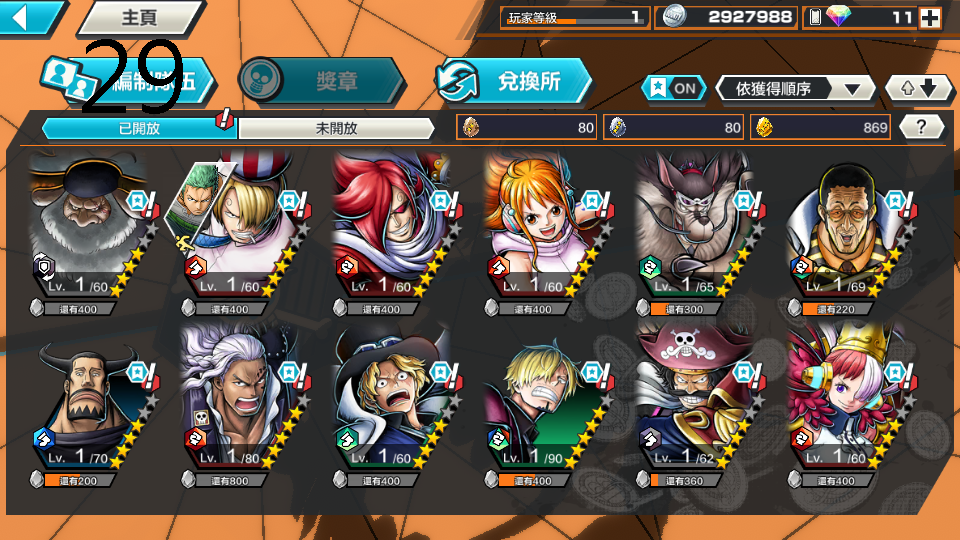Go back with the arrow button

pos(28,17)
